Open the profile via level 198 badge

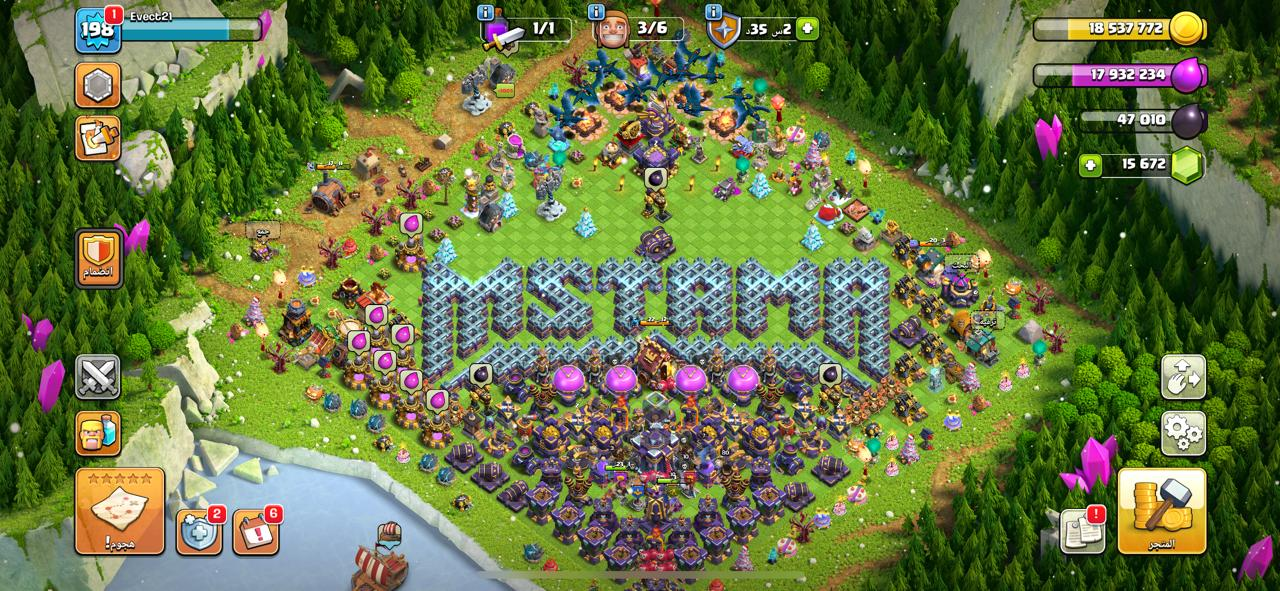[98, 31]
